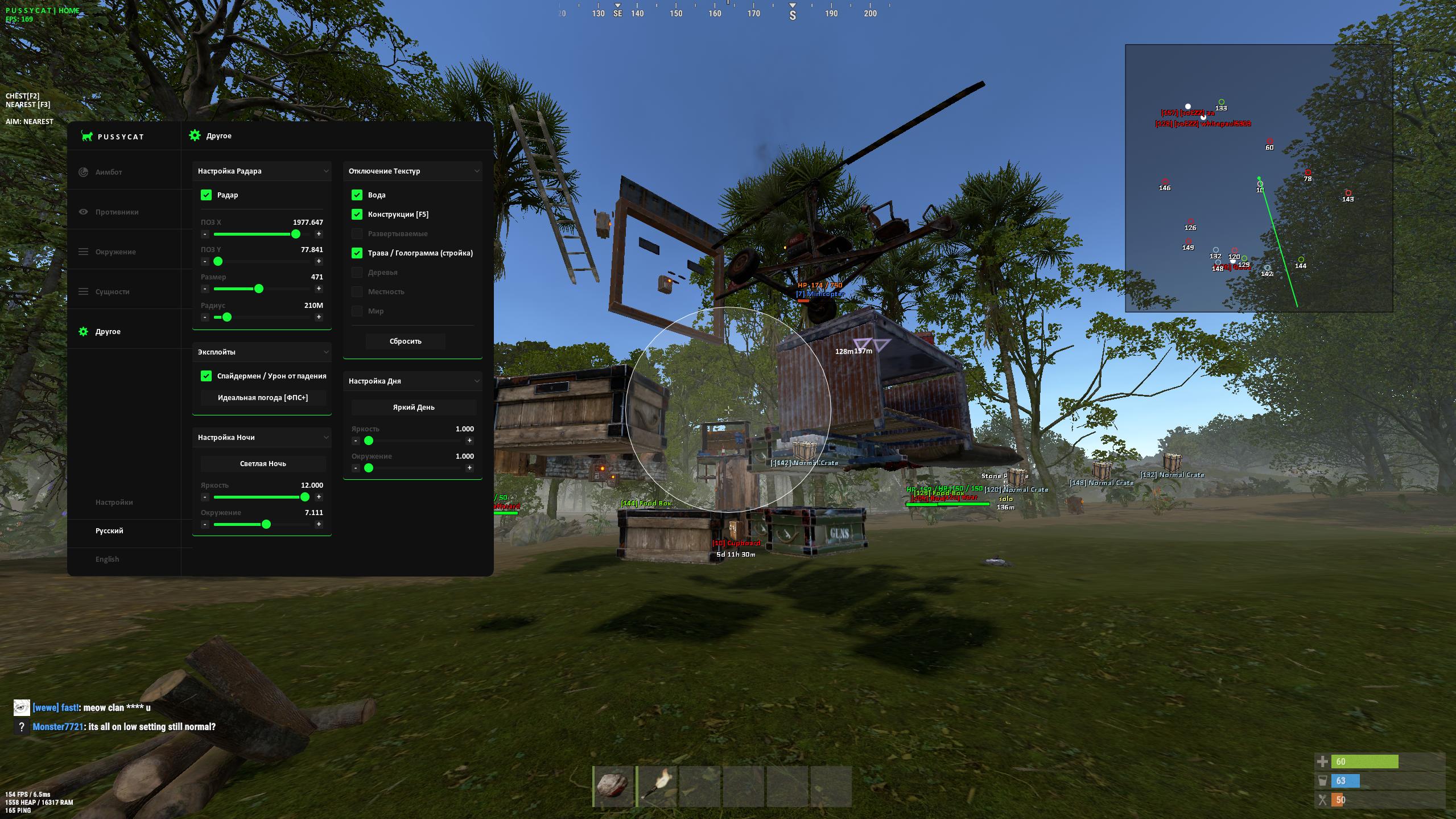Screen dimensions: 1456x819
Task: Open the Настройки menu entry
Action: tap(114, 503)
